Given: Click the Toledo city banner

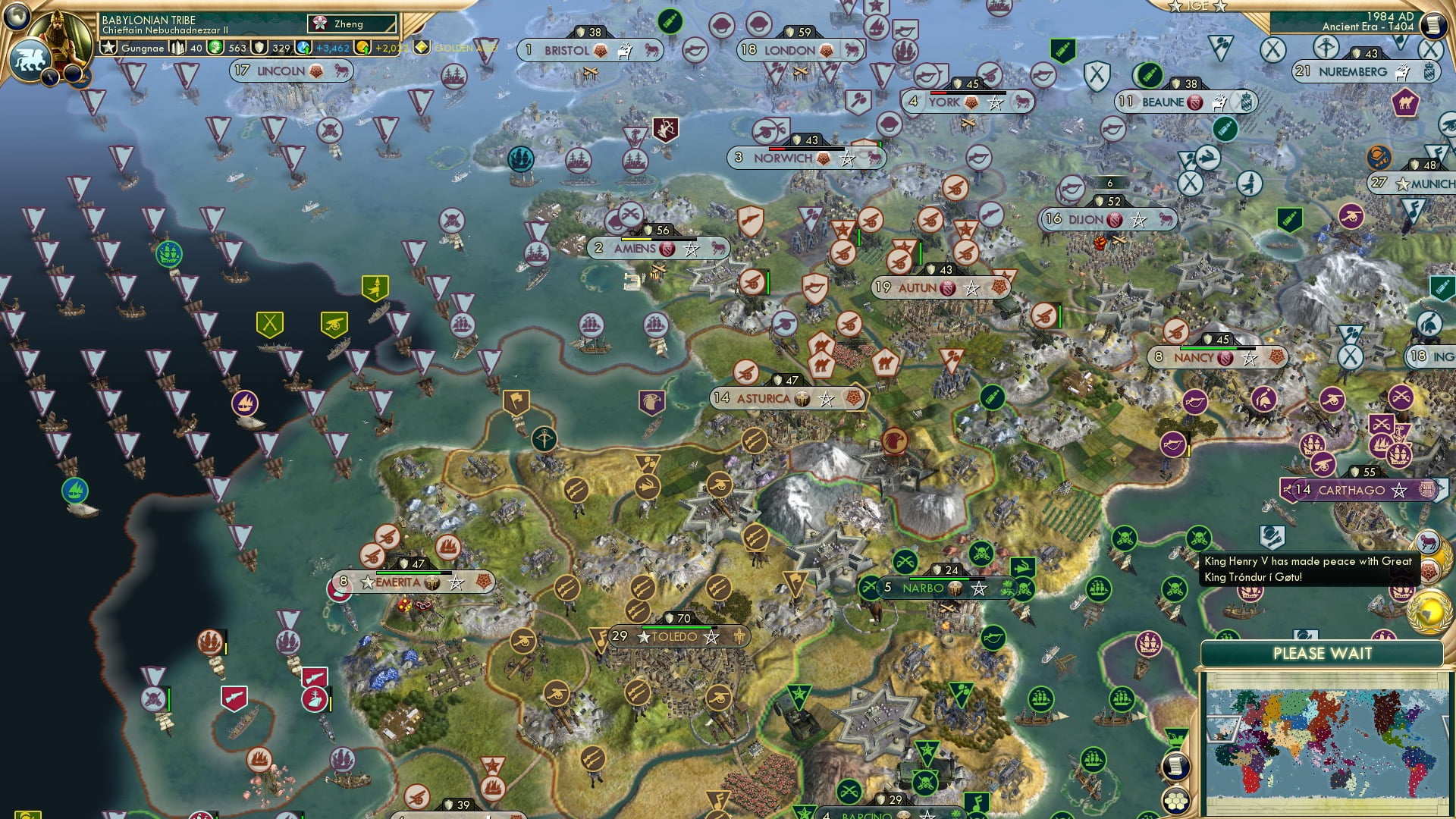Looking at the screenshot, I should (x=671, y=637).
